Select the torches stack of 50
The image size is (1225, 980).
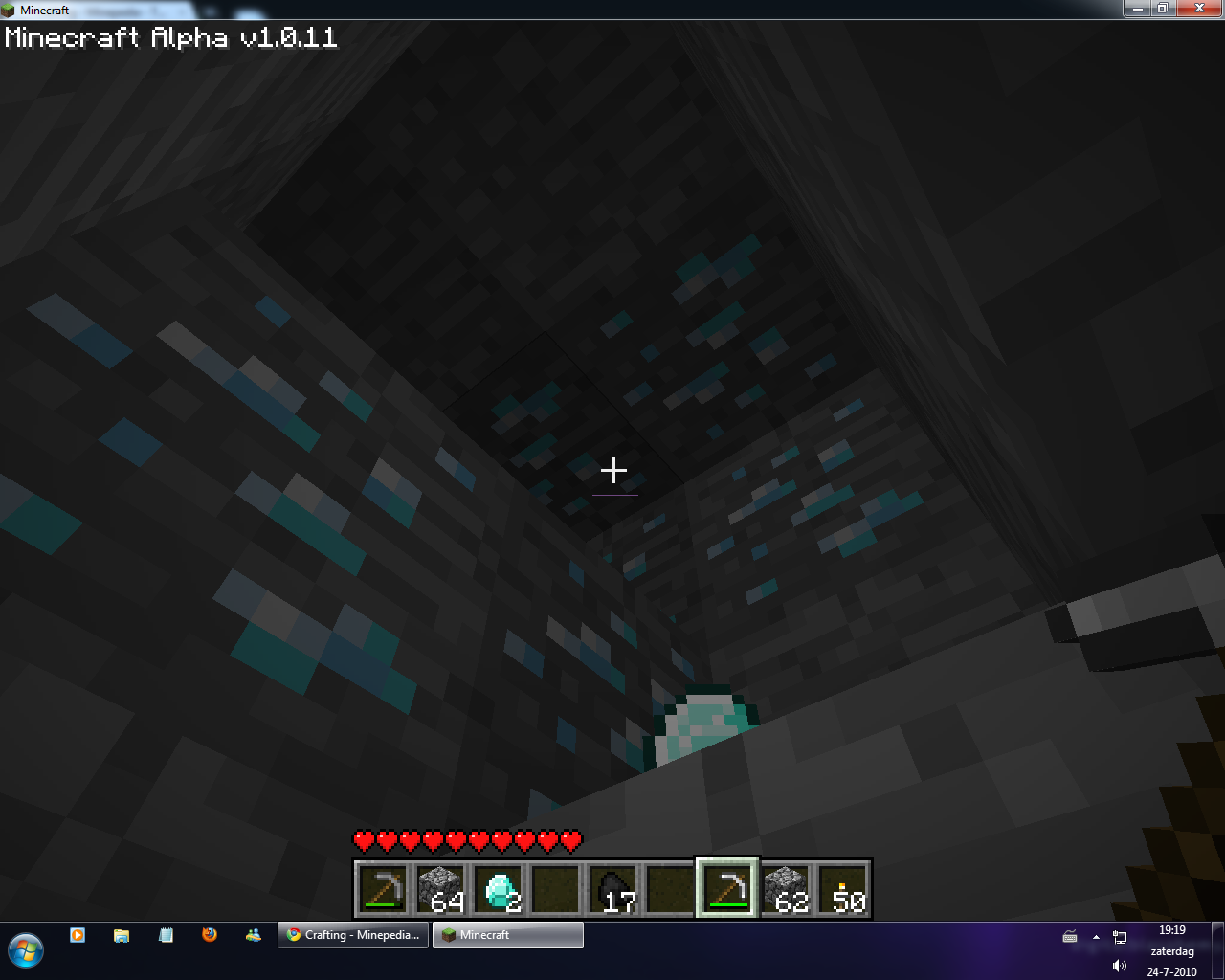[x=843, y=887]
